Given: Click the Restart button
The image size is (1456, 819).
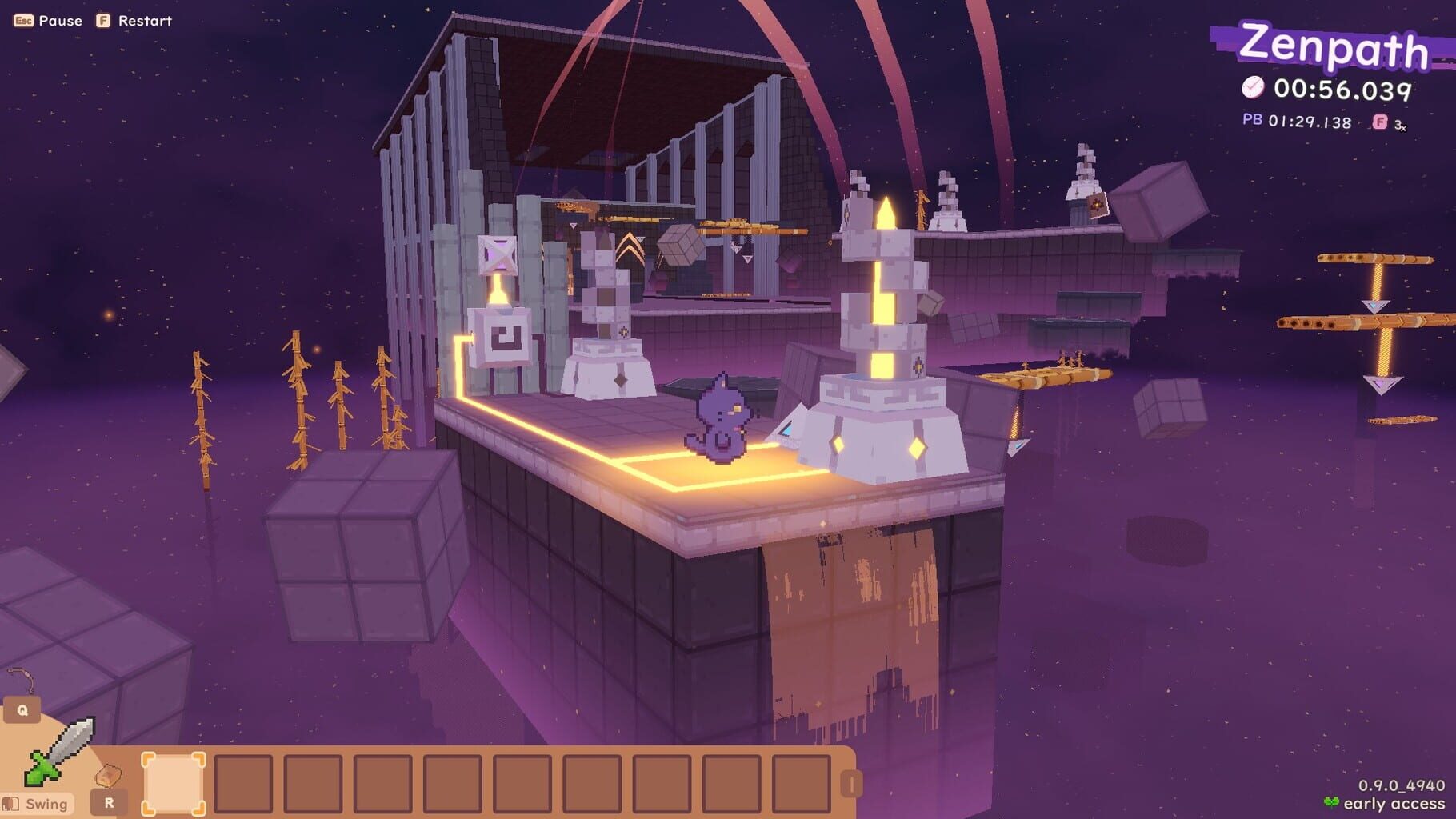Looking at the screenshot, I should tap(144, 20).
